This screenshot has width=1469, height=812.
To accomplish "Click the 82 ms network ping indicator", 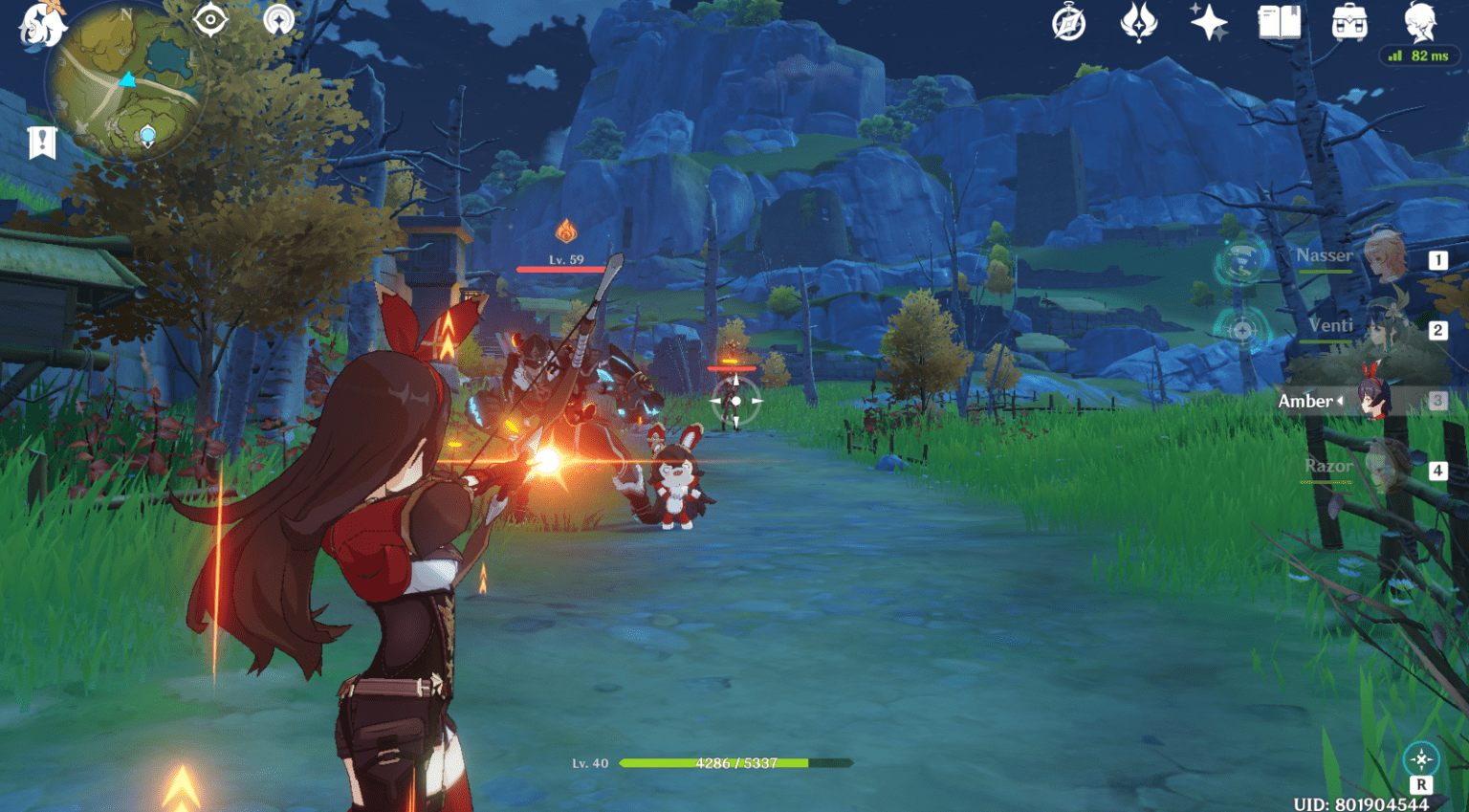I will coord(1423,55).
